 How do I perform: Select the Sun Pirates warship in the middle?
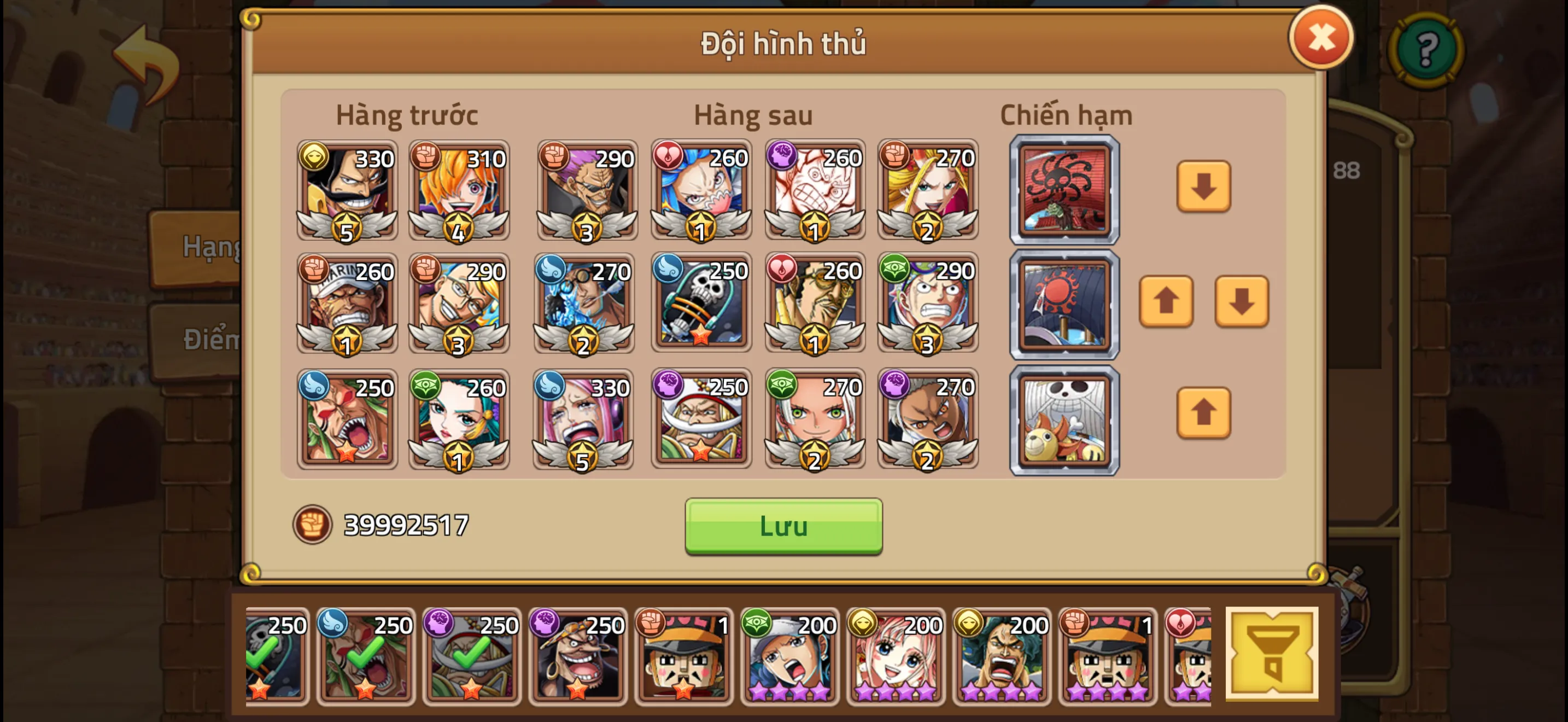[x=1064, y=304]
